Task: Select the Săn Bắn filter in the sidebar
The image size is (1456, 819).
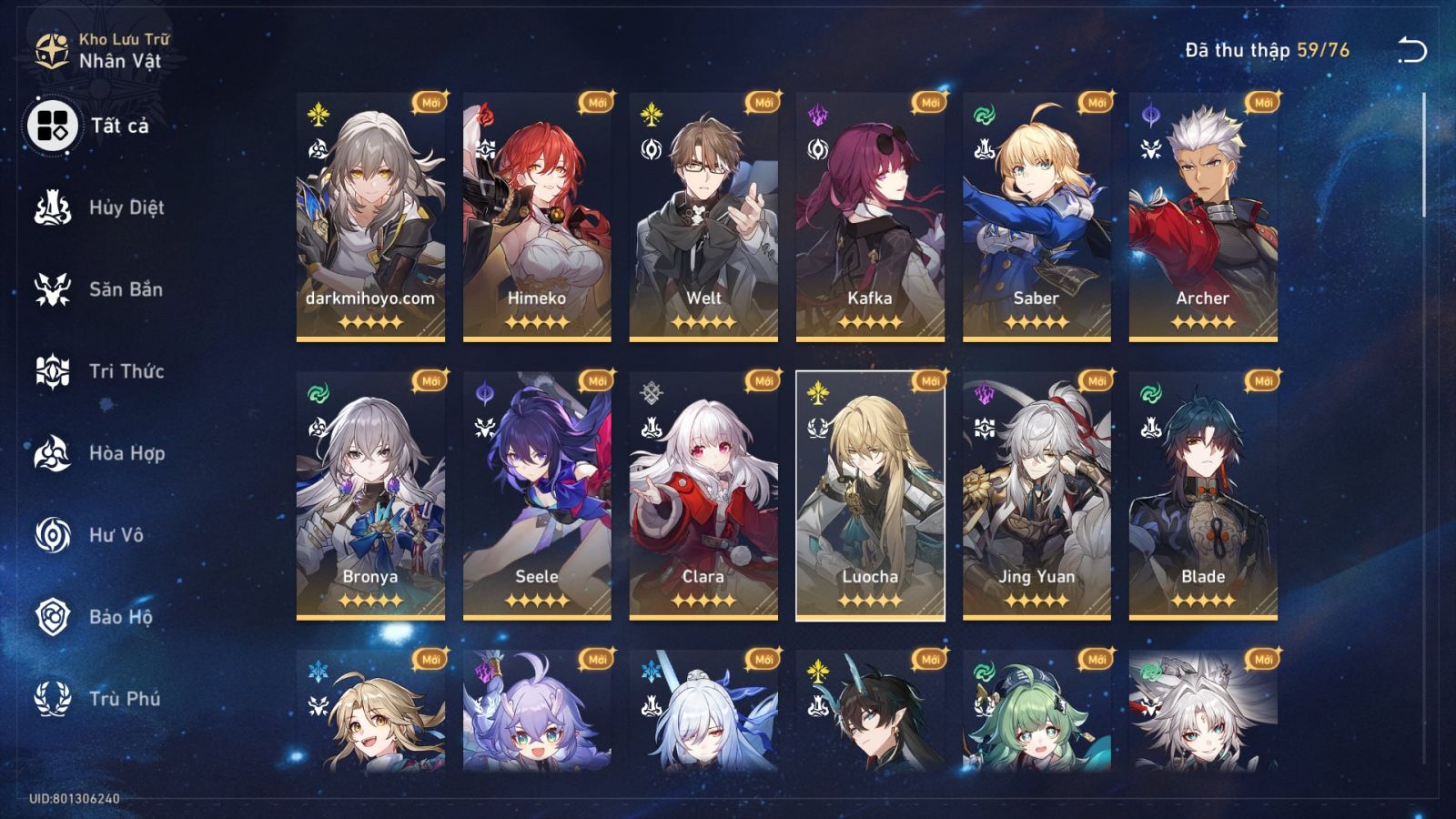Action: [x=118, y=289]
